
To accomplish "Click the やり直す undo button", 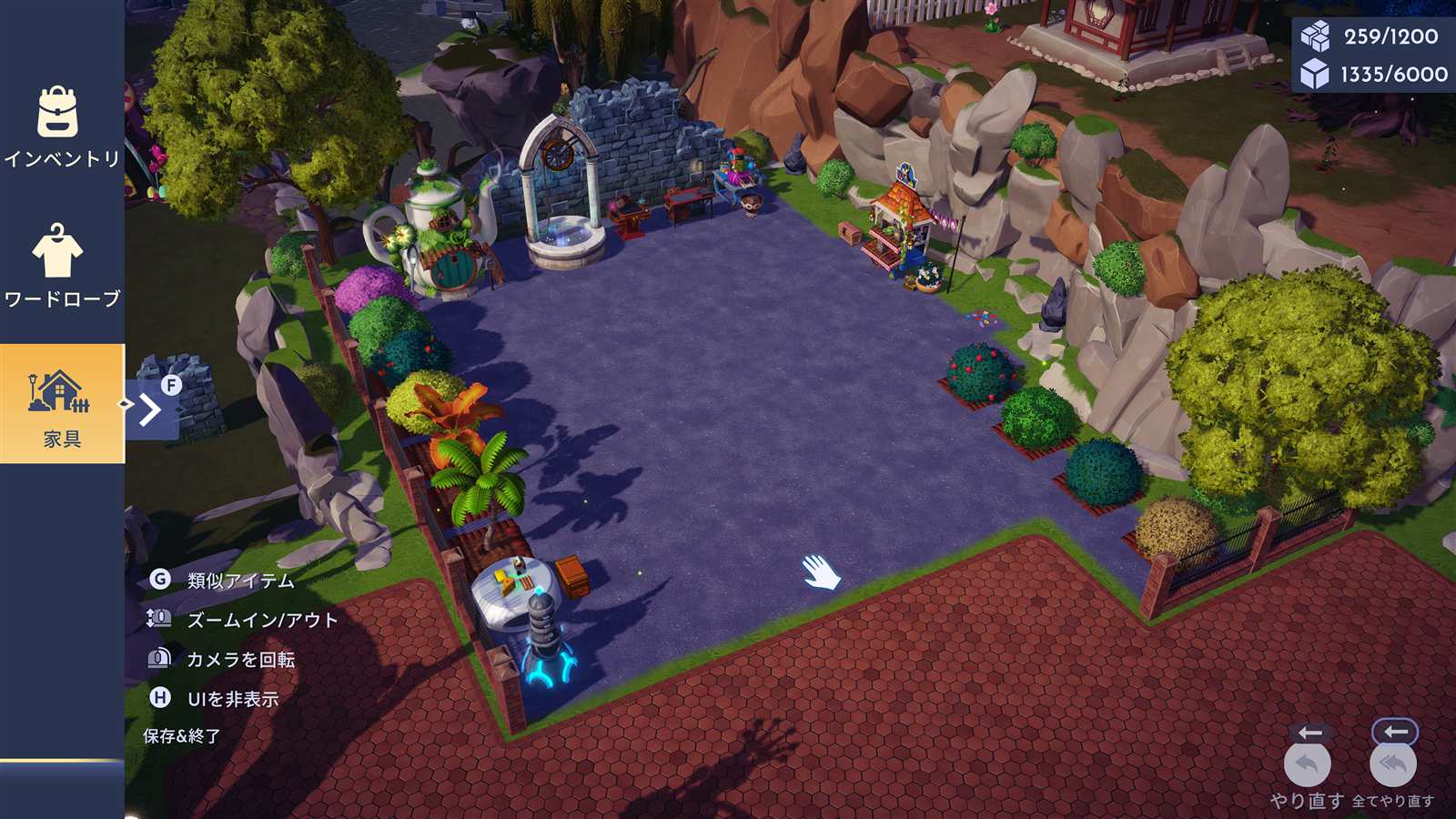I will 1307,765.
